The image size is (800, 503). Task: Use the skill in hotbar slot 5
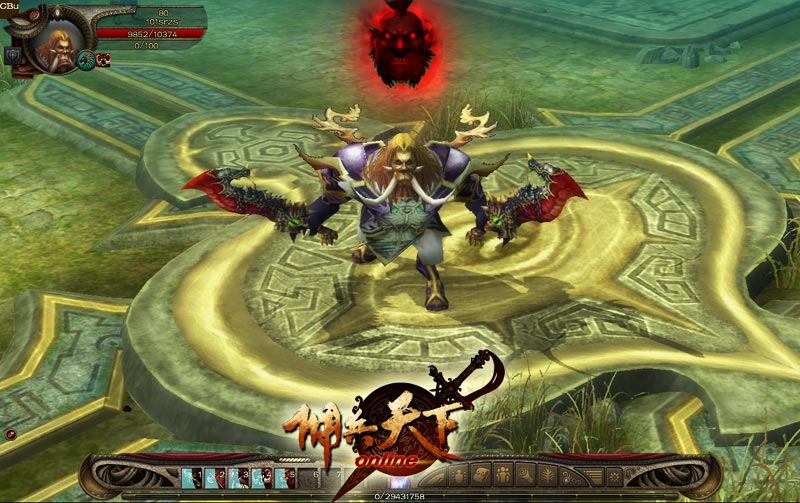click(284, 477)
